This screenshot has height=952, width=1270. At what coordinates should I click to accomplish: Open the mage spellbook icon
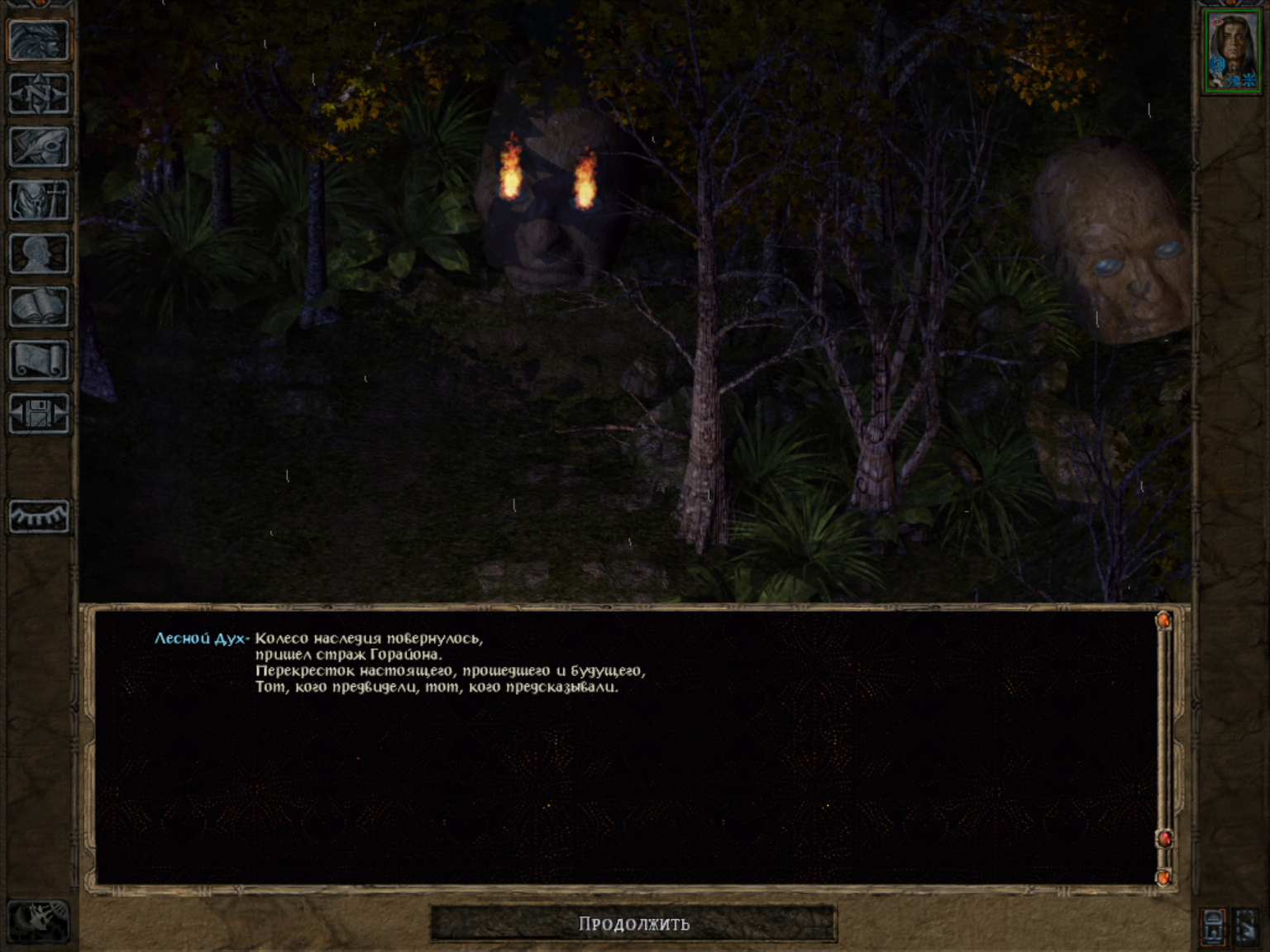pos(38,307)
